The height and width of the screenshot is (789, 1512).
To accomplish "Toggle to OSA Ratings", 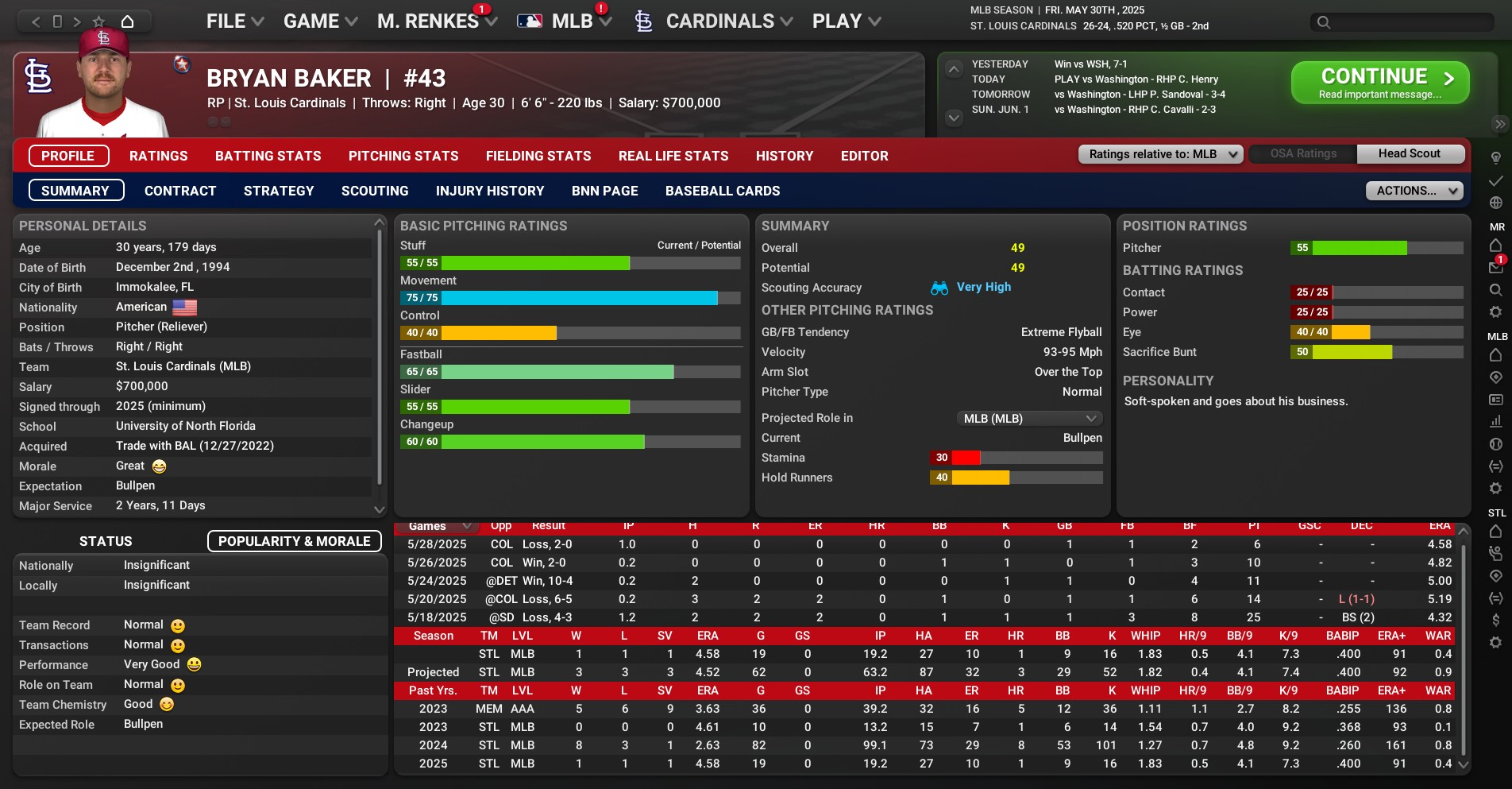I will click(x=1303, y=154).
